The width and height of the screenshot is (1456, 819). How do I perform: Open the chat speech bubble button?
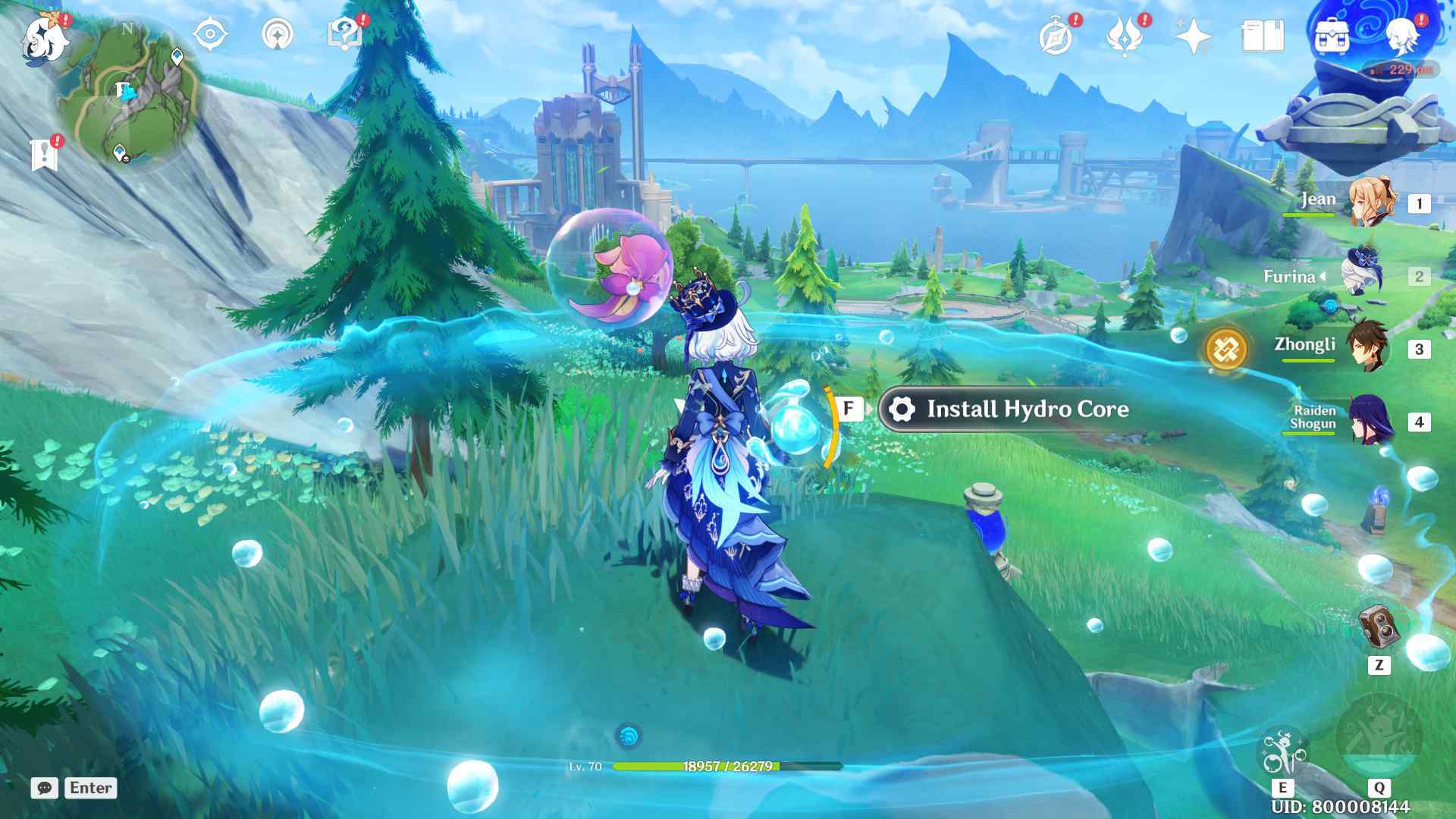pyautogui.click(x=45, y=788)
